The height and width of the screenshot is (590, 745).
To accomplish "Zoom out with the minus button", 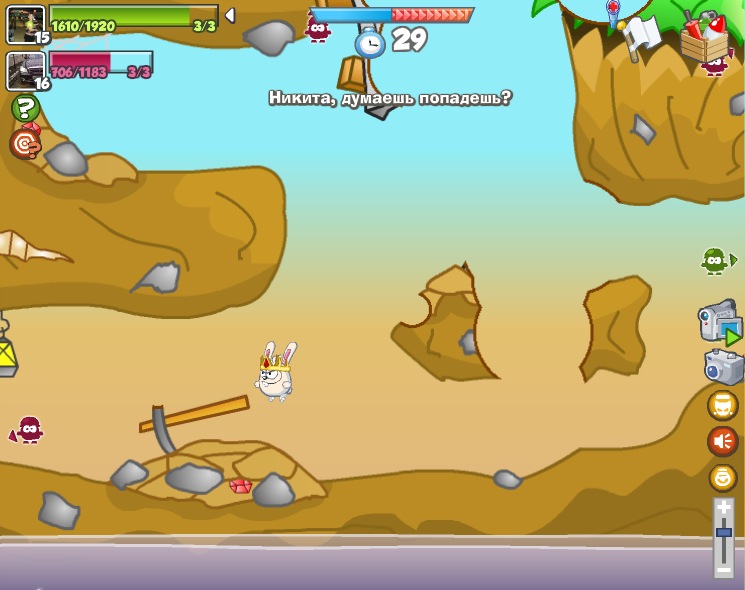I will [x=724, y=569].
